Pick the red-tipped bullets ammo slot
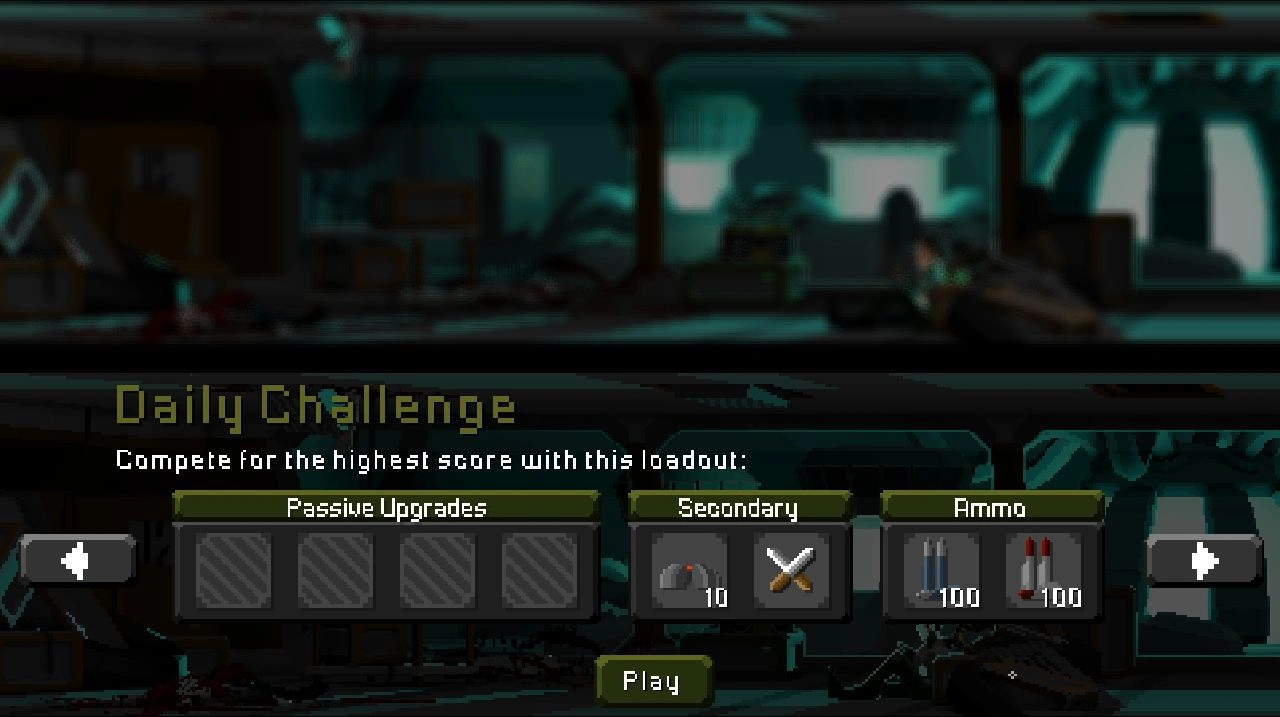 point(1043,571)
